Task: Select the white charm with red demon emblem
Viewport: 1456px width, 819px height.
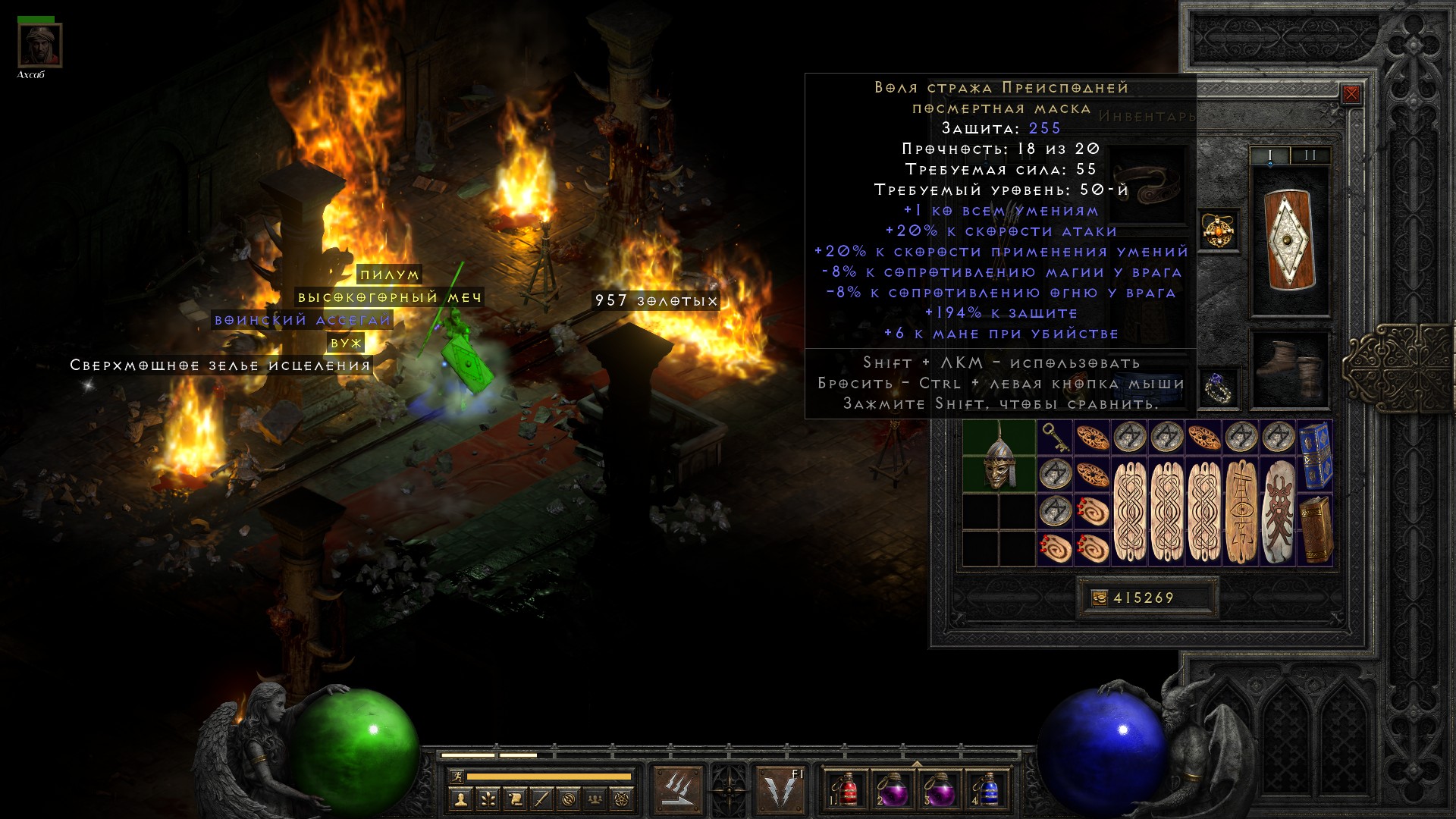Action: point(1279,511)
